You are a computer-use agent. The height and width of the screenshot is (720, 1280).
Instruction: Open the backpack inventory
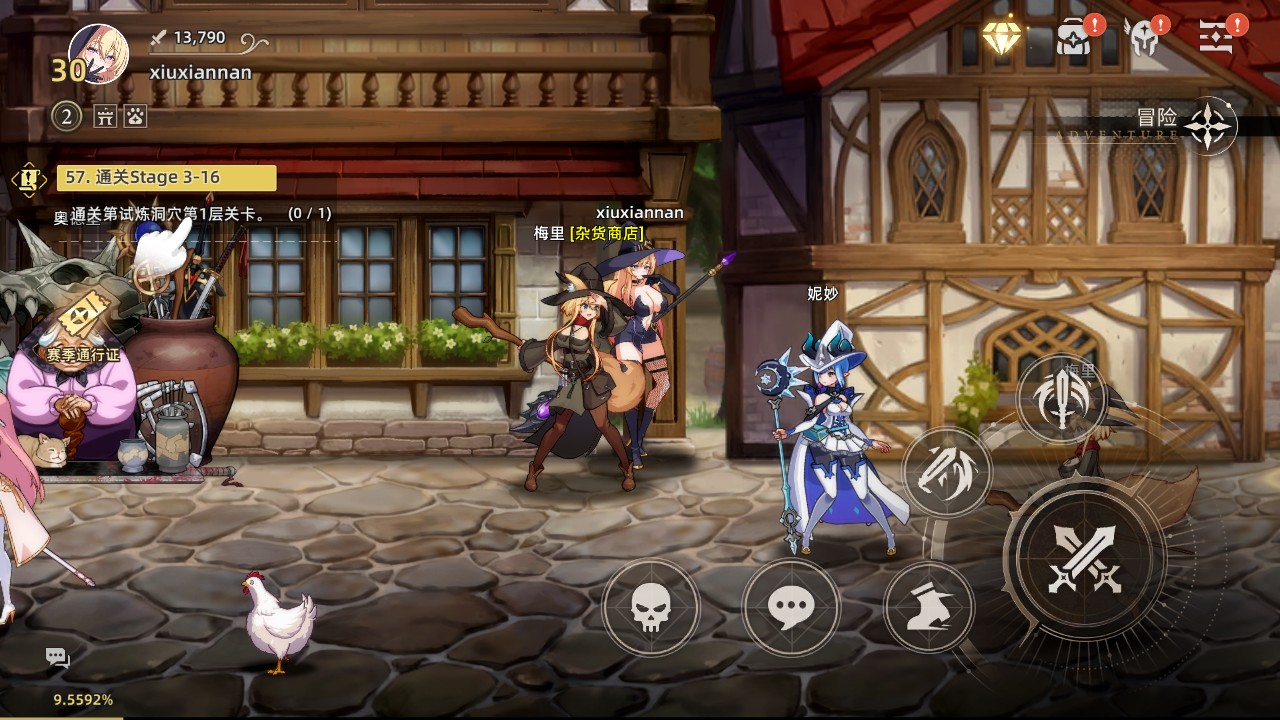point(1074,37)
